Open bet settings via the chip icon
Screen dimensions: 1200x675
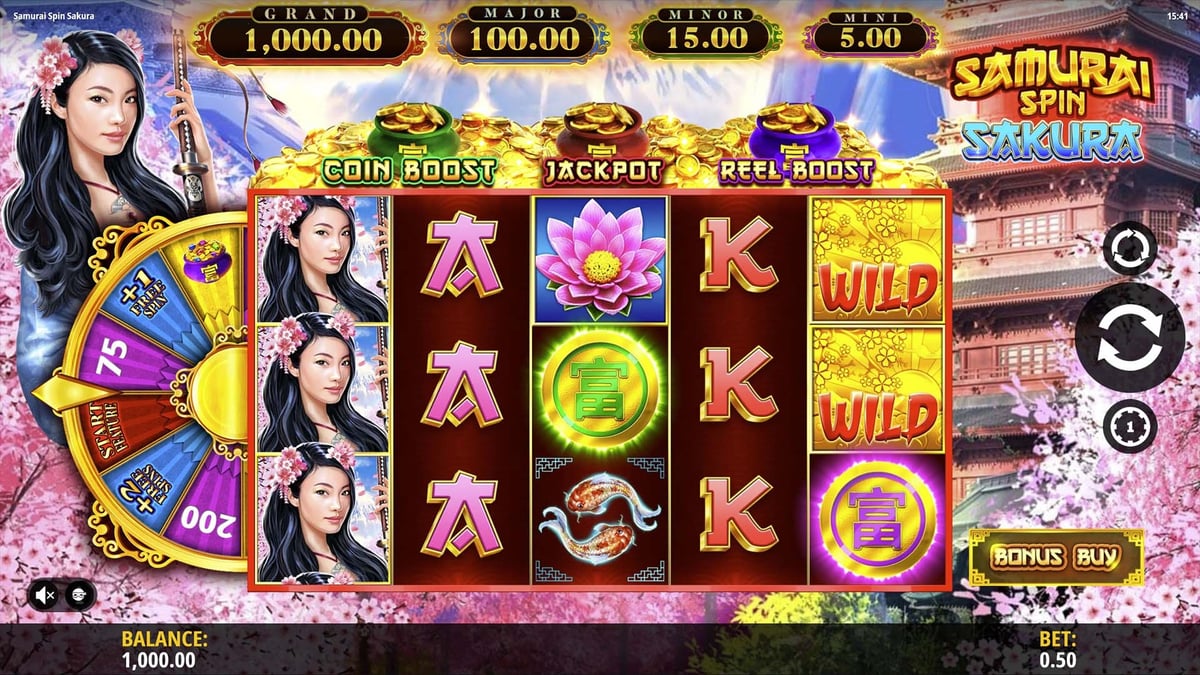[1129, 426]
